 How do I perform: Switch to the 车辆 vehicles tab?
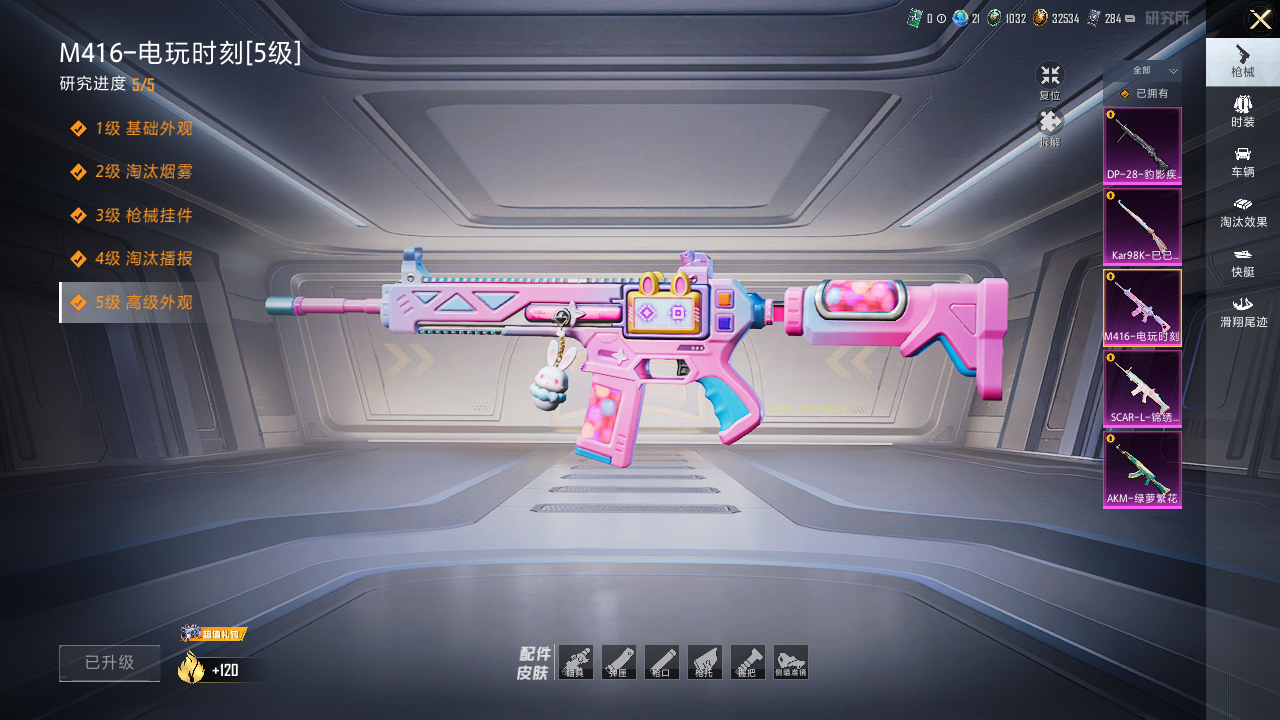1242,161
